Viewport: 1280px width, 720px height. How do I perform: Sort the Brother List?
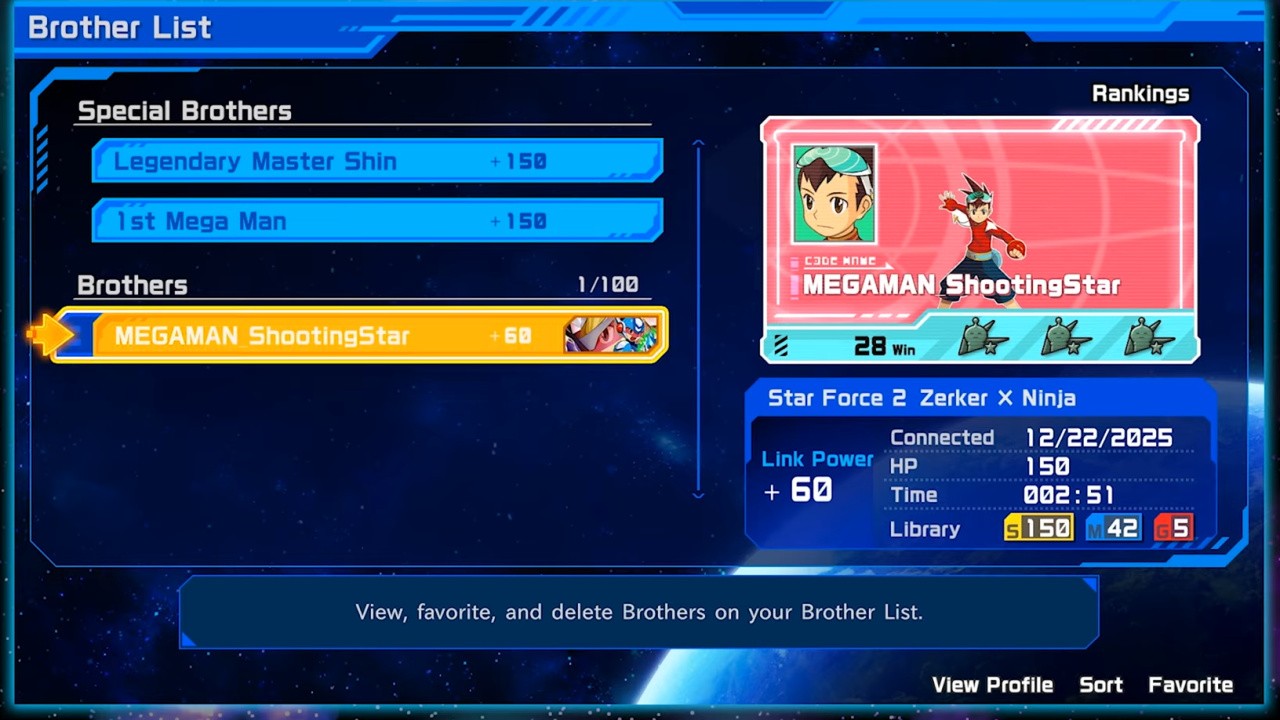(x=1100, y=685)
